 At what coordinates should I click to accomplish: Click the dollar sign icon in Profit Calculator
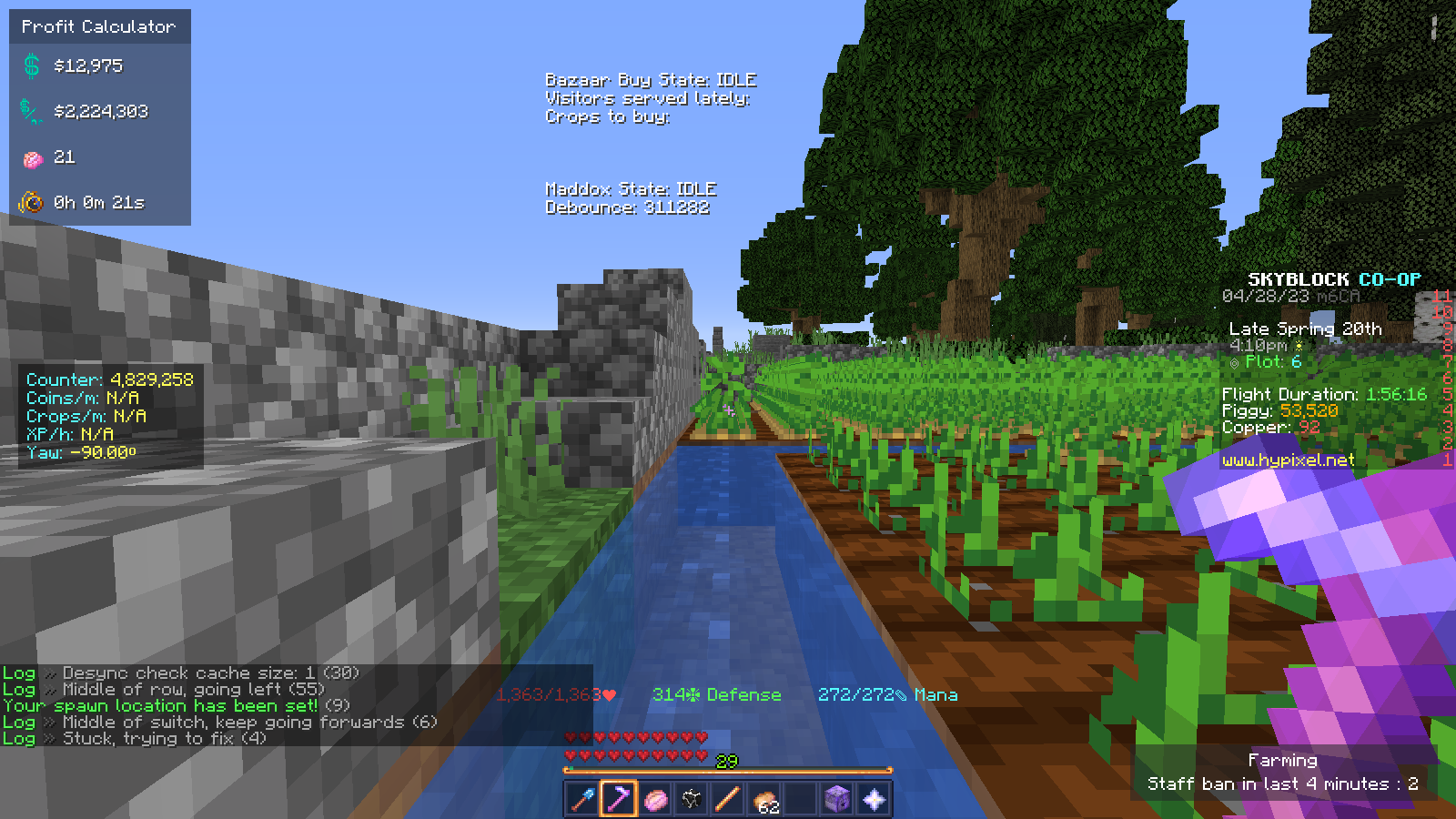pyautogui.click(x=30, y=65)
